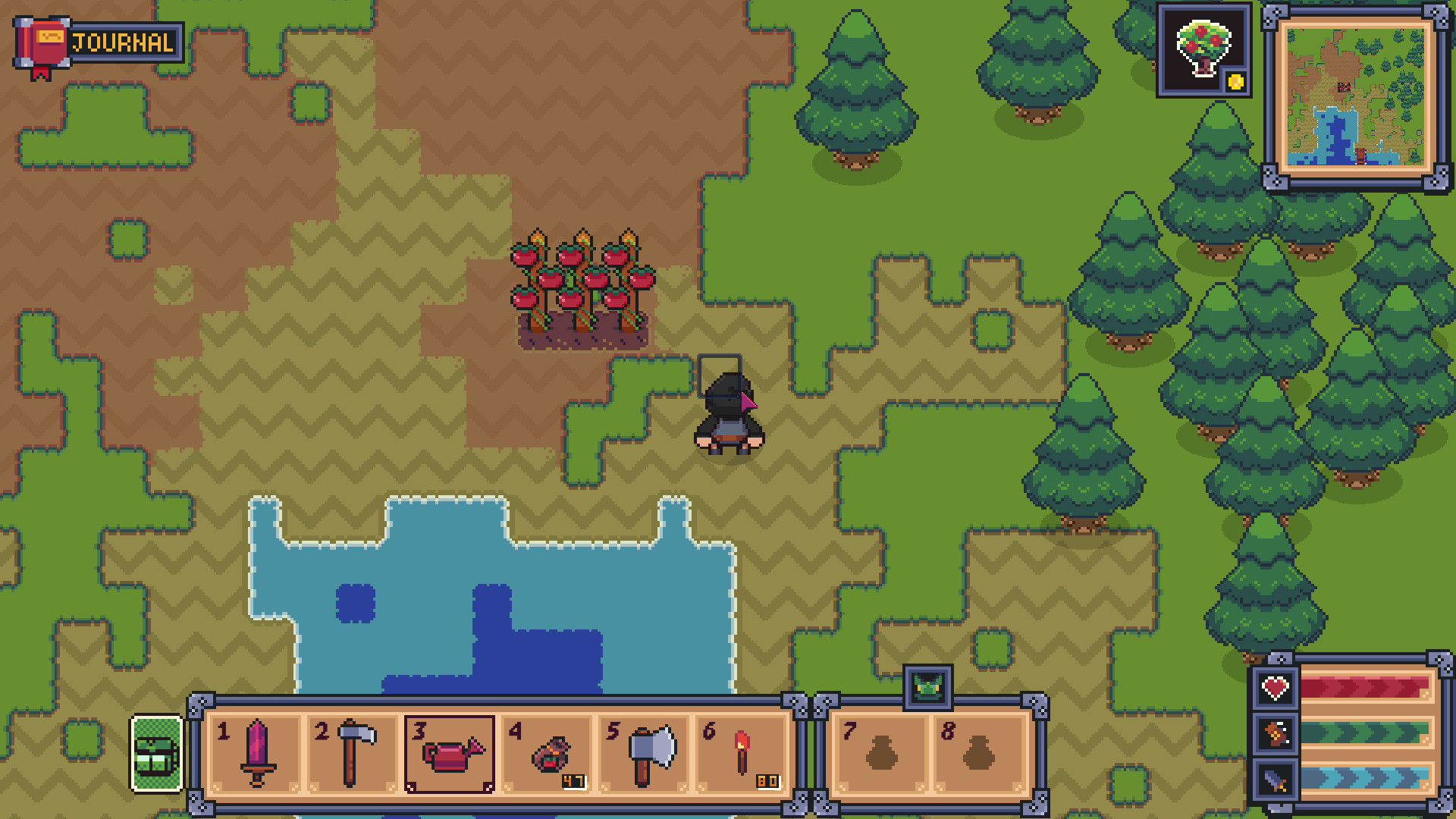Screen dimensions: 1456x819
Task: Click the player character
Action: (x=726, y=413)
